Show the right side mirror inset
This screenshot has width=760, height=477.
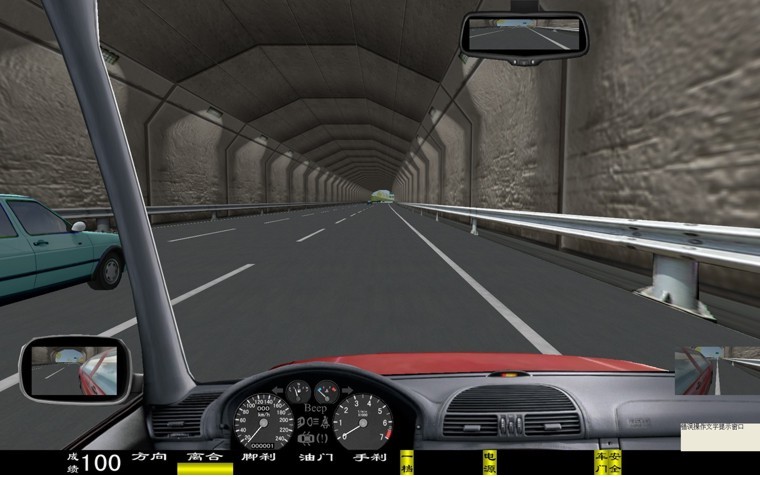click(717, 371)
